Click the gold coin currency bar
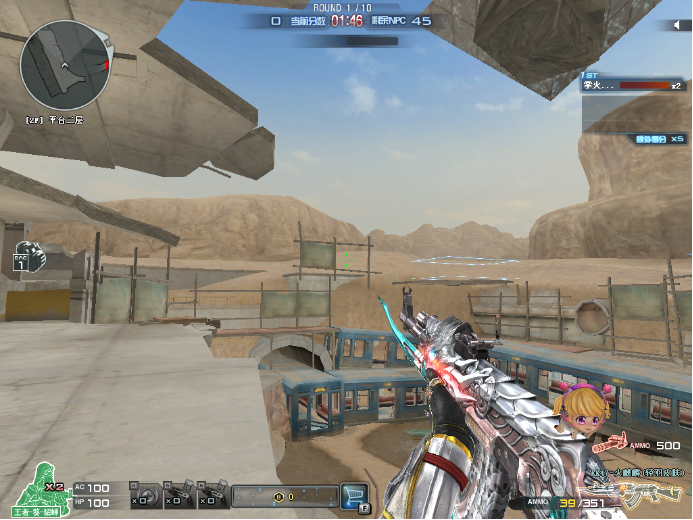Viewport: 693px width, 520px height. 284,495
